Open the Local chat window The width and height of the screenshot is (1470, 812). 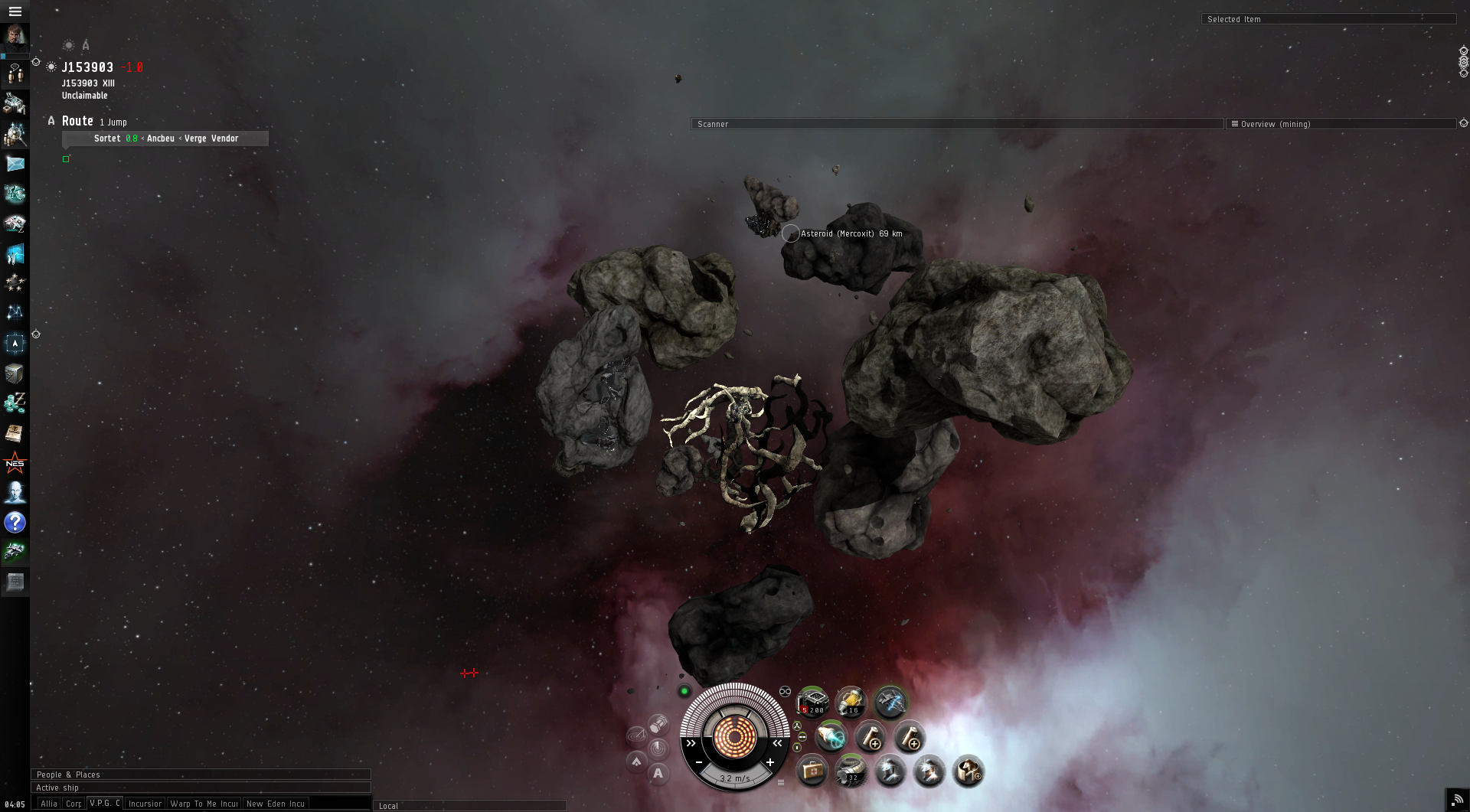click(469, 806)
